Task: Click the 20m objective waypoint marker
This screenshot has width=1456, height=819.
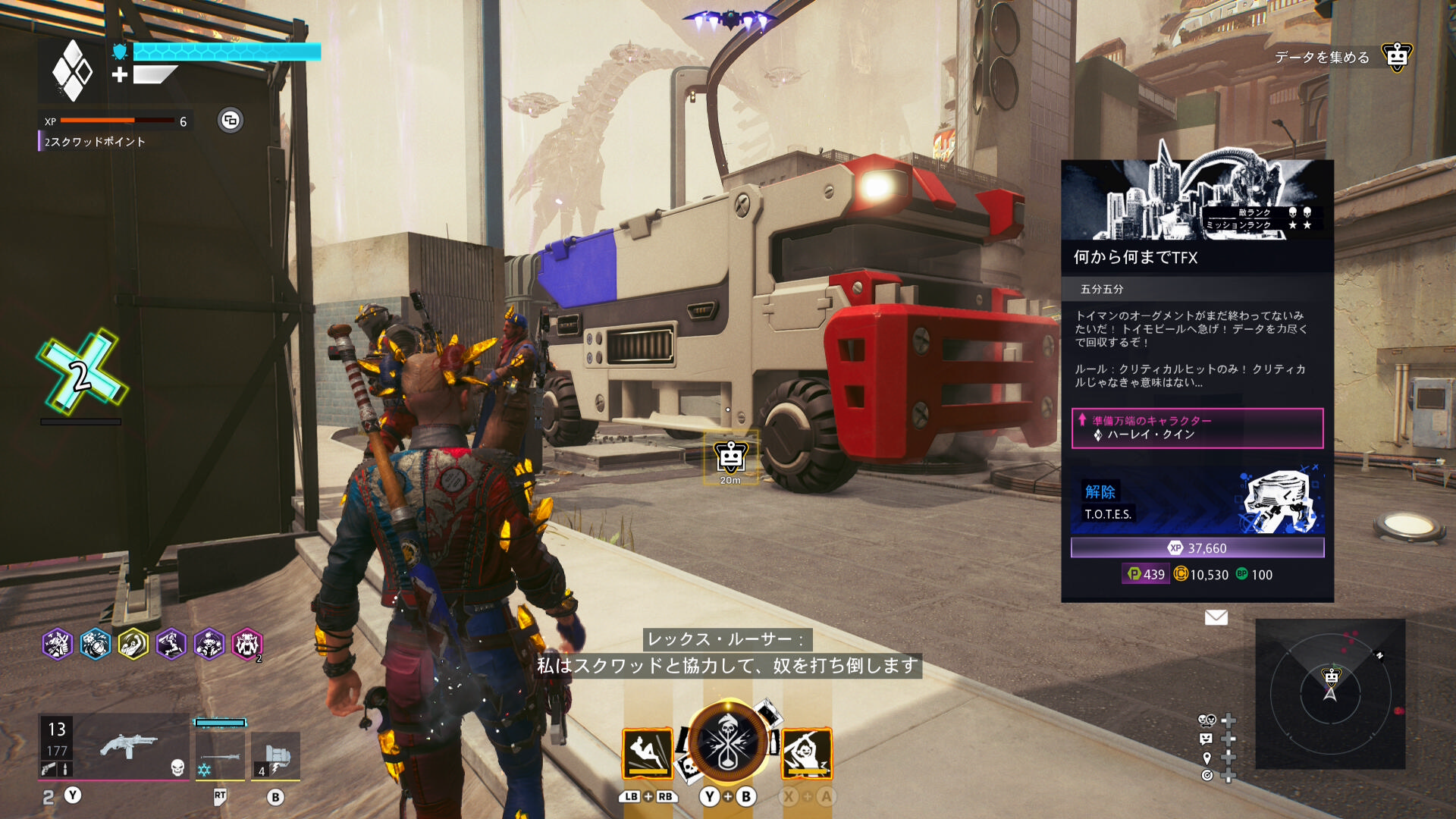Action: point(730,458)
